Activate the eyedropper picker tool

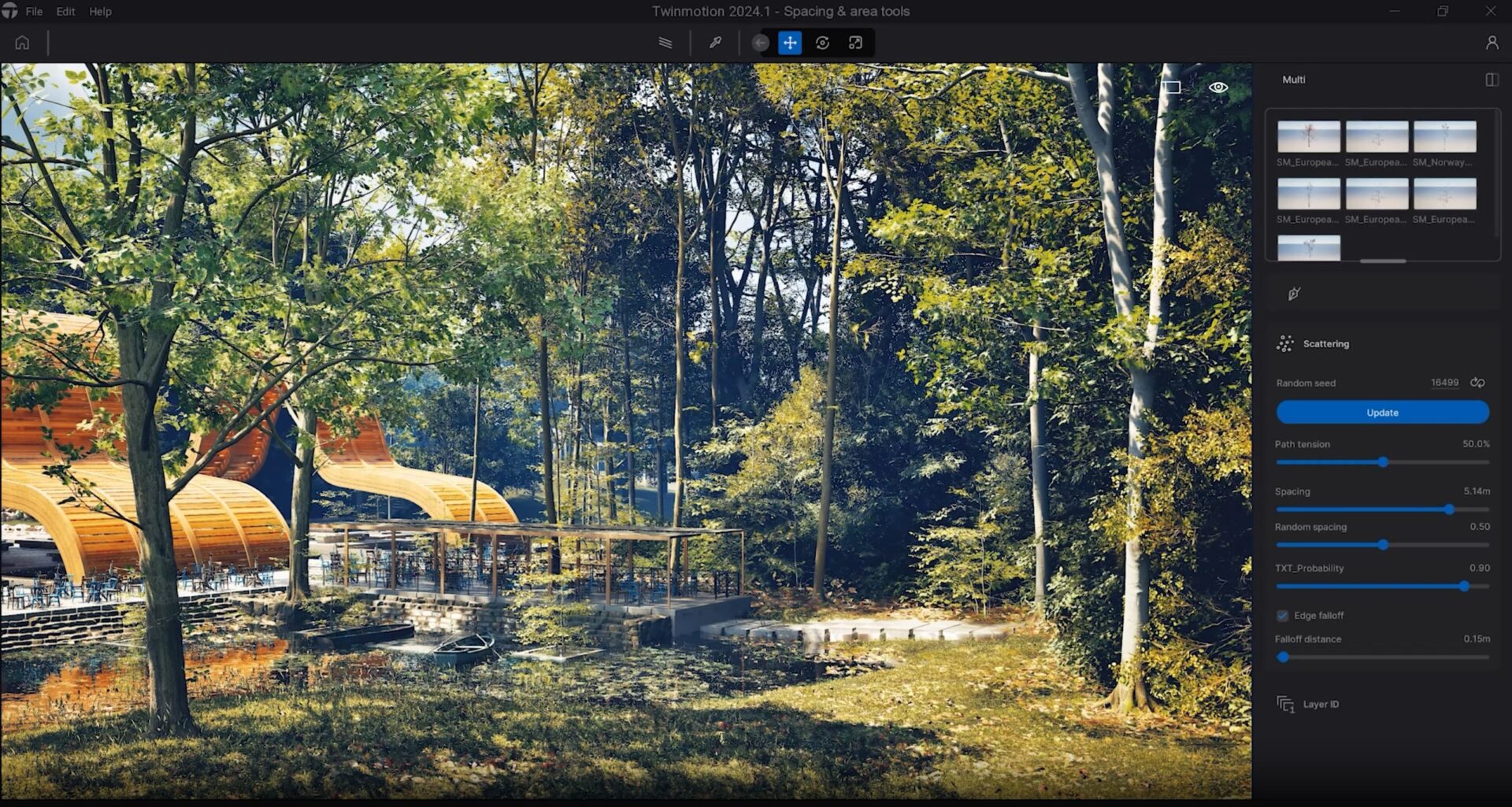715,43
